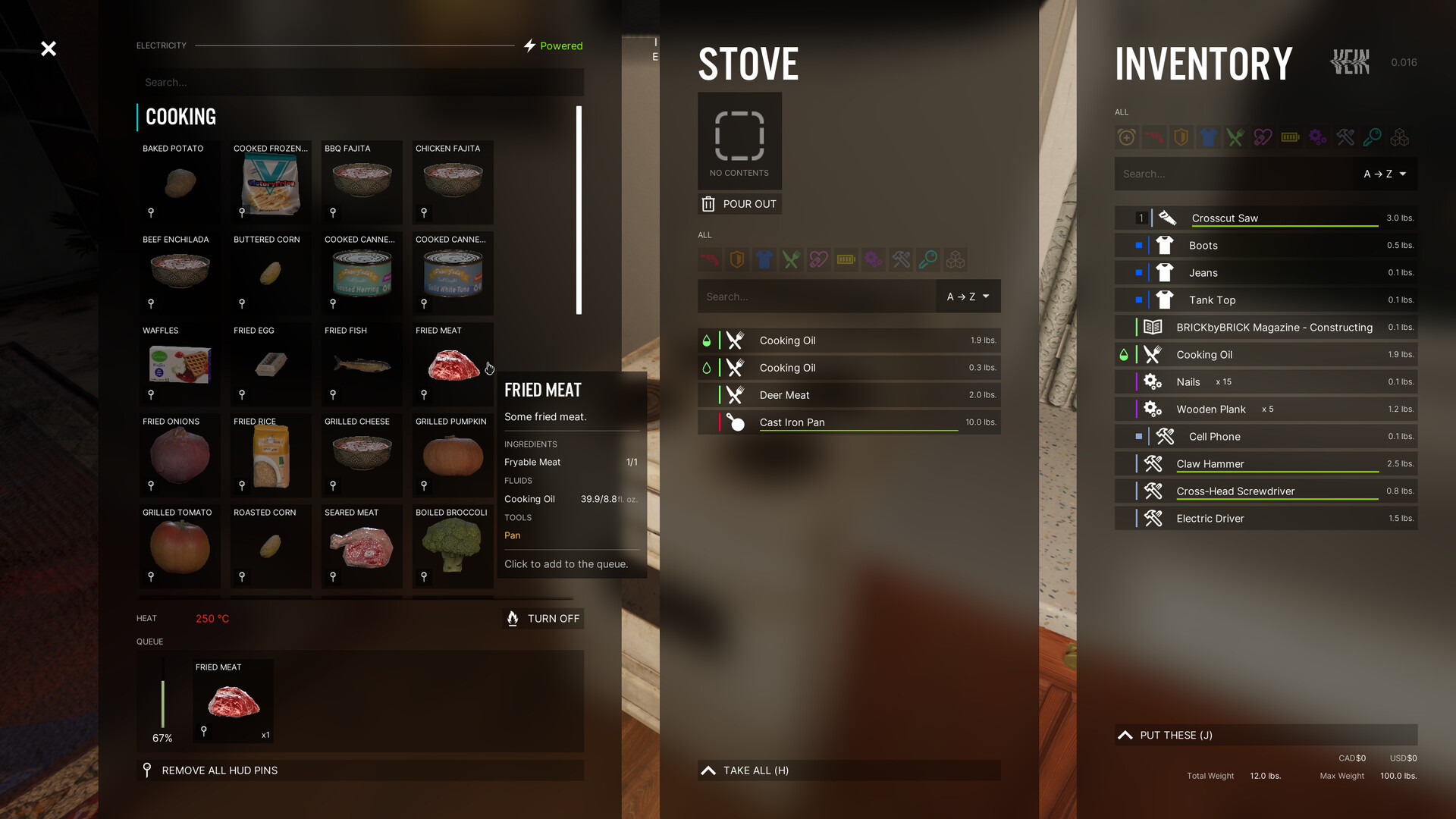
Task: Toggle the HUD pin on Fried Meat recipe
Action: click(423, 394)
